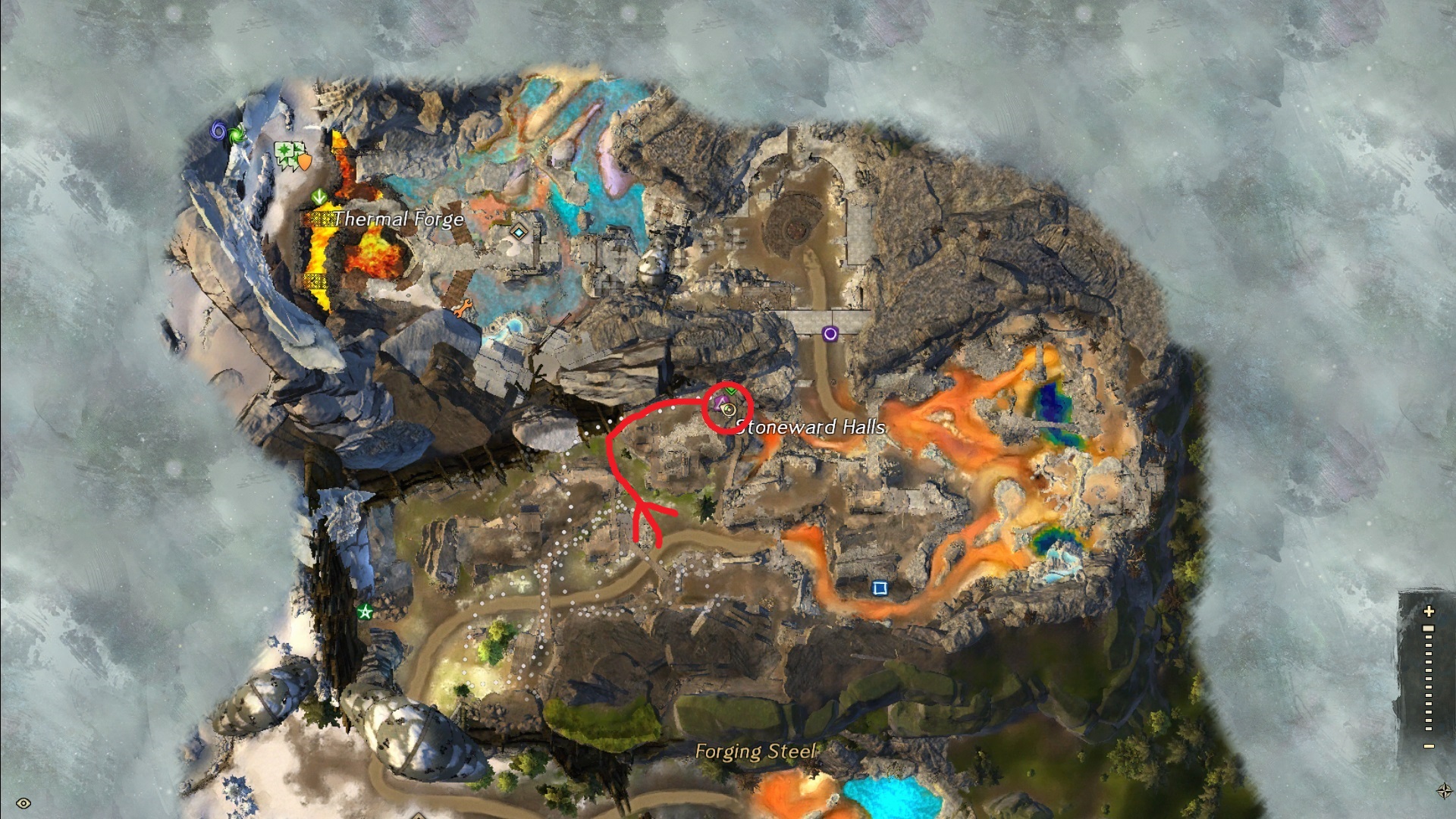1456x819 pixels.
Task: Click the compass rose icon
Action: (1444, 791)
